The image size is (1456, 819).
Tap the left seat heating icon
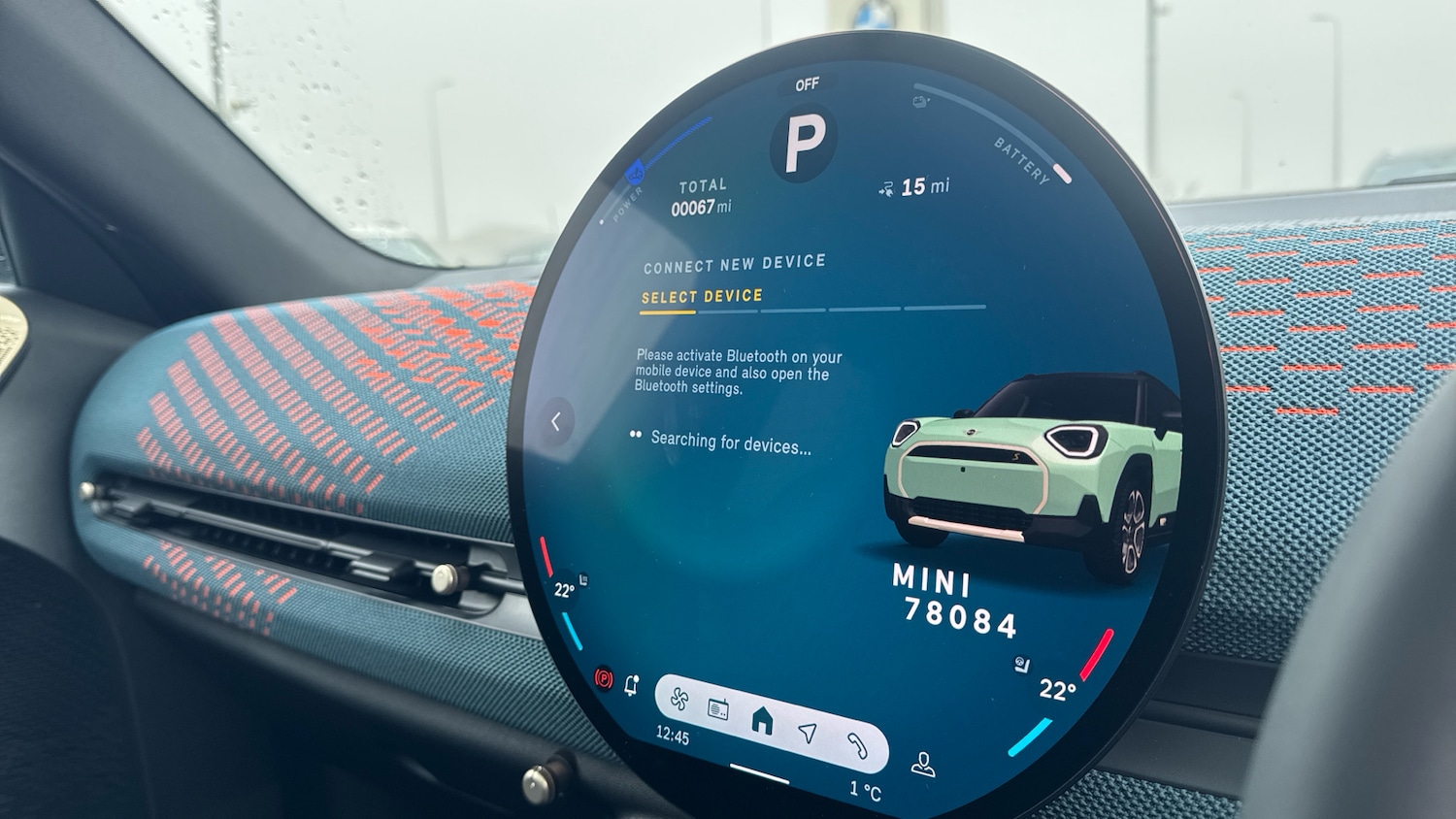click(x=583, y=580)
